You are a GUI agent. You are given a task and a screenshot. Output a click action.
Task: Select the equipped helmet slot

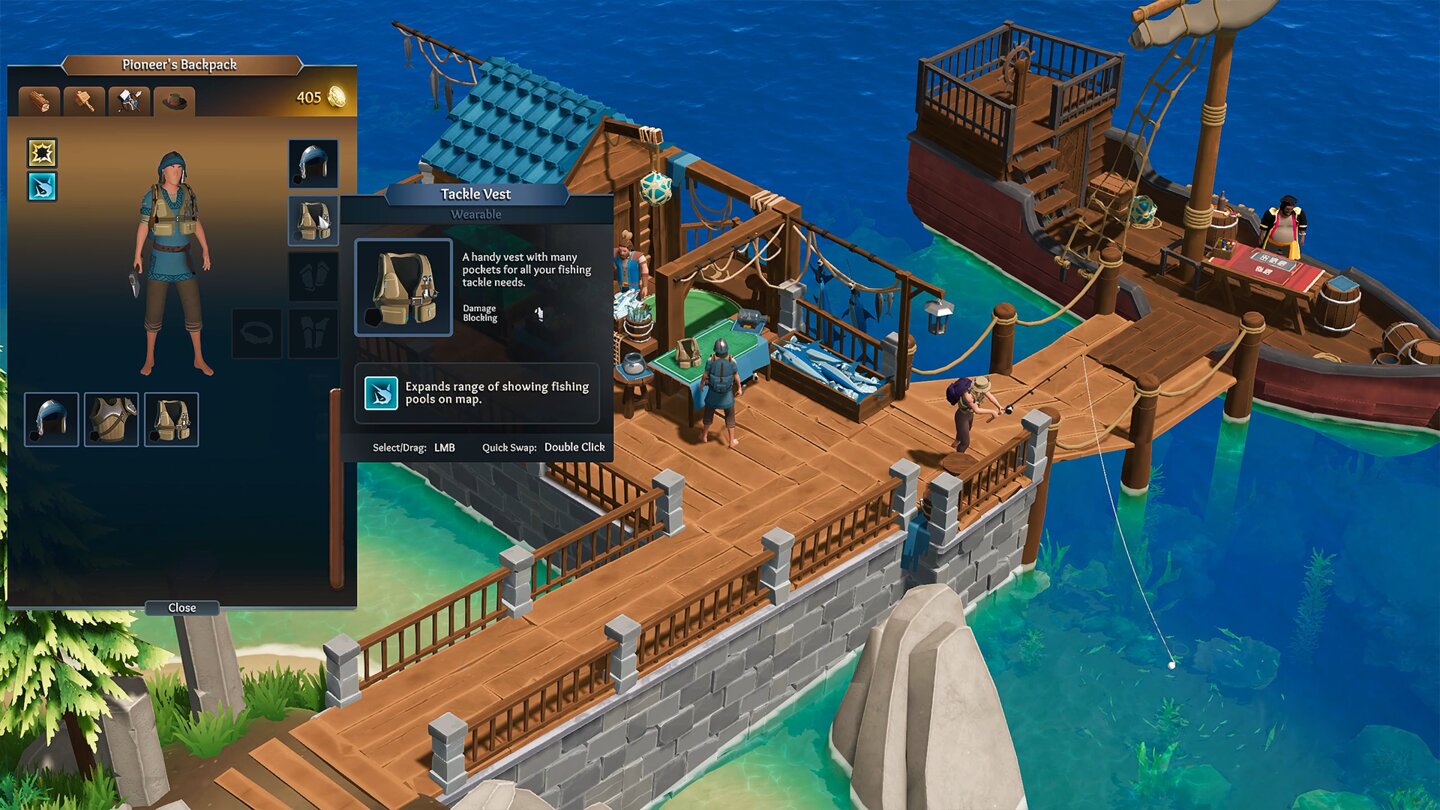point(314,162)
